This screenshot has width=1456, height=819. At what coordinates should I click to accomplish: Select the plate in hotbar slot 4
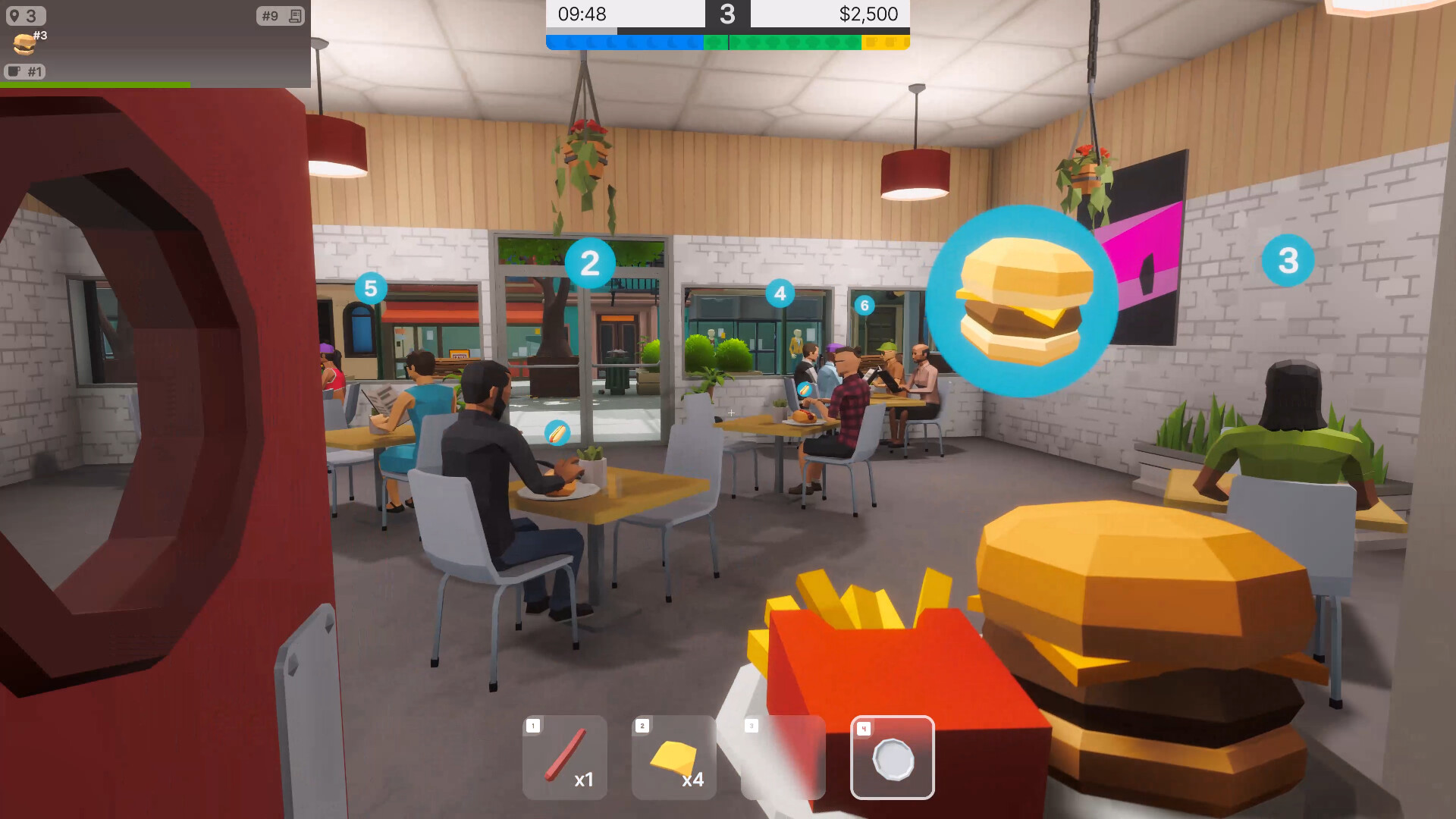pos(893,758)
